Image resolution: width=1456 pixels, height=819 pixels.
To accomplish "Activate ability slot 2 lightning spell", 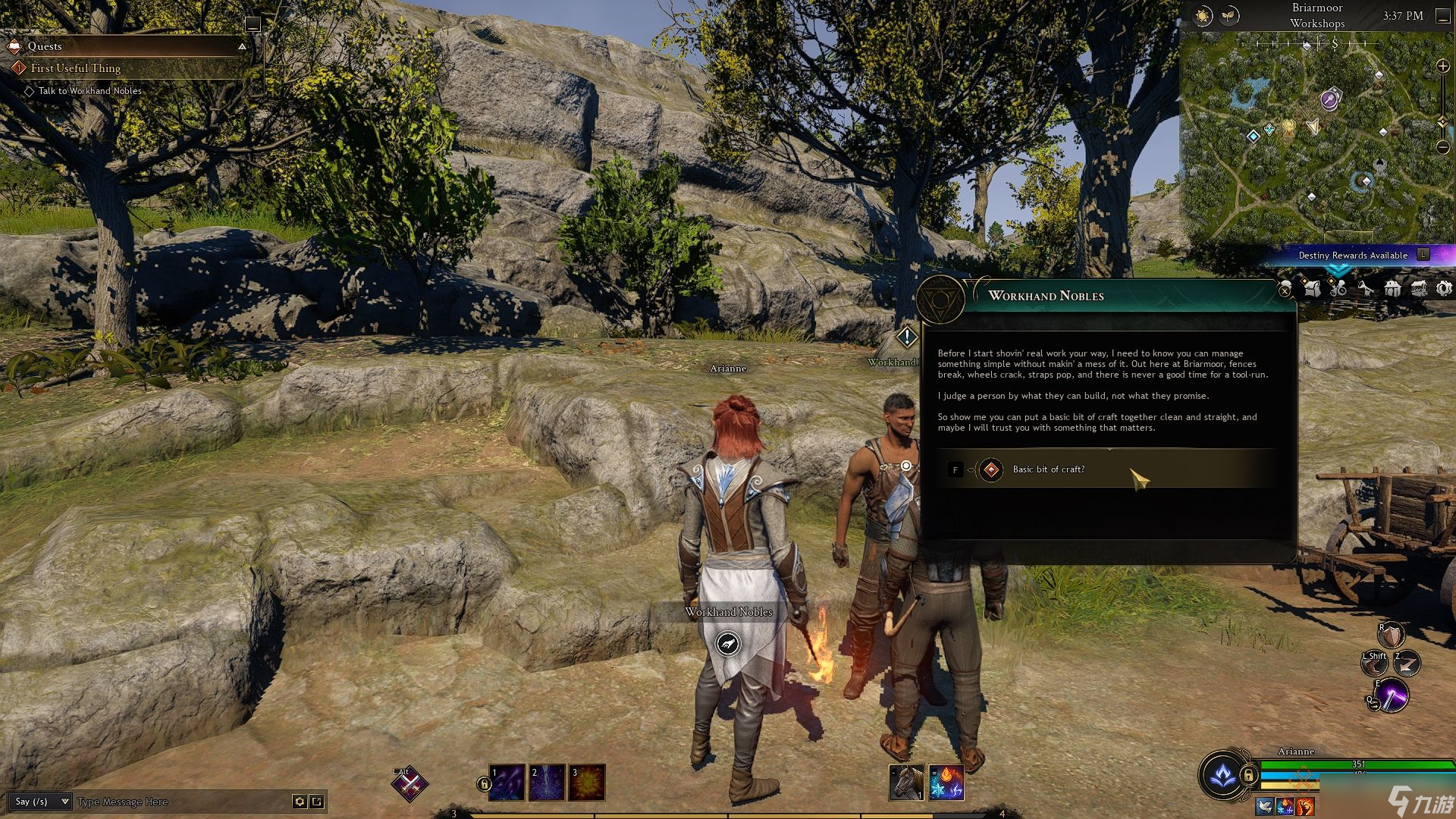I will 547,783.
